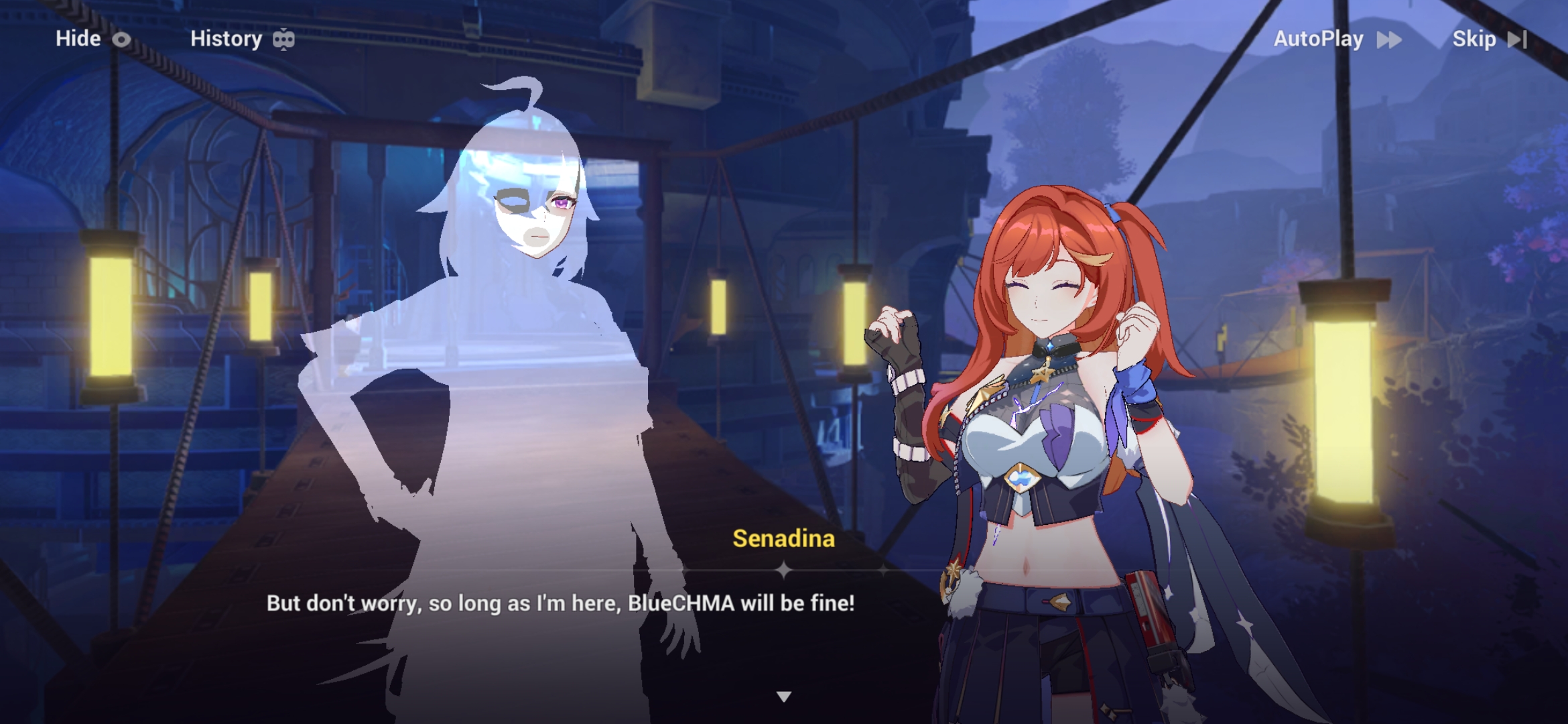Open the History panel

pyautogui.click(x=226, y=40)
